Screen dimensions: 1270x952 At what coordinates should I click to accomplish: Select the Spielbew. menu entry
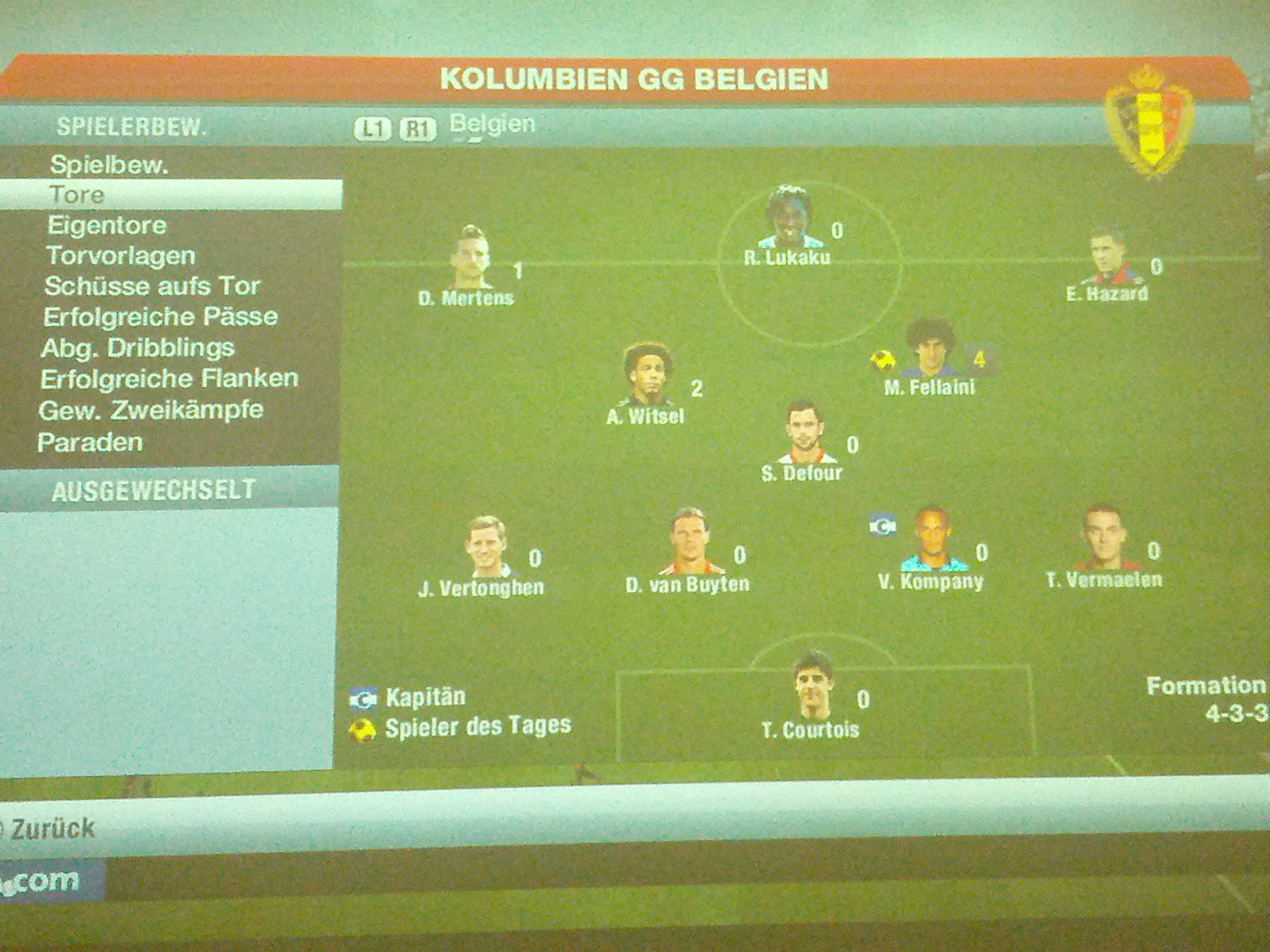(x=109, y=165)
